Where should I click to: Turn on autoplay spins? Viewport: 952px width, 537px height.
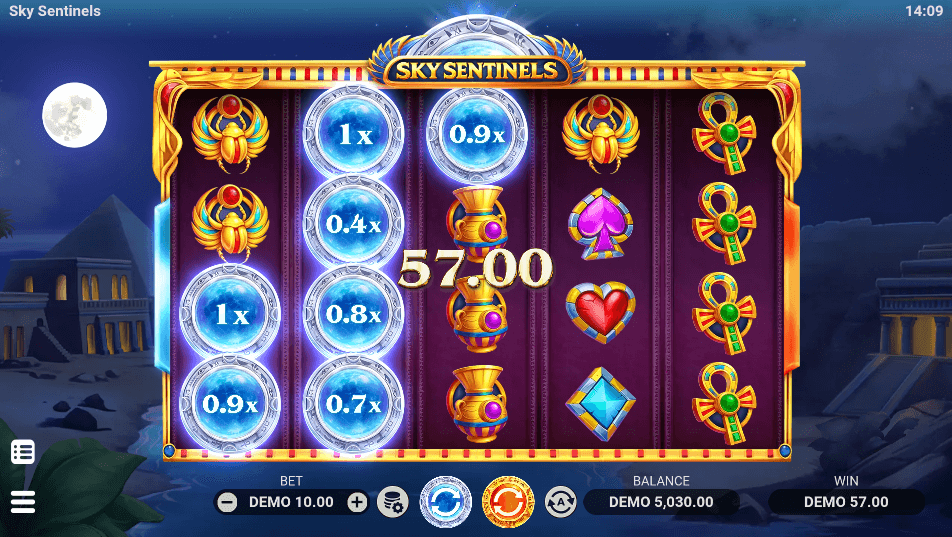click(x=560, y=501)
